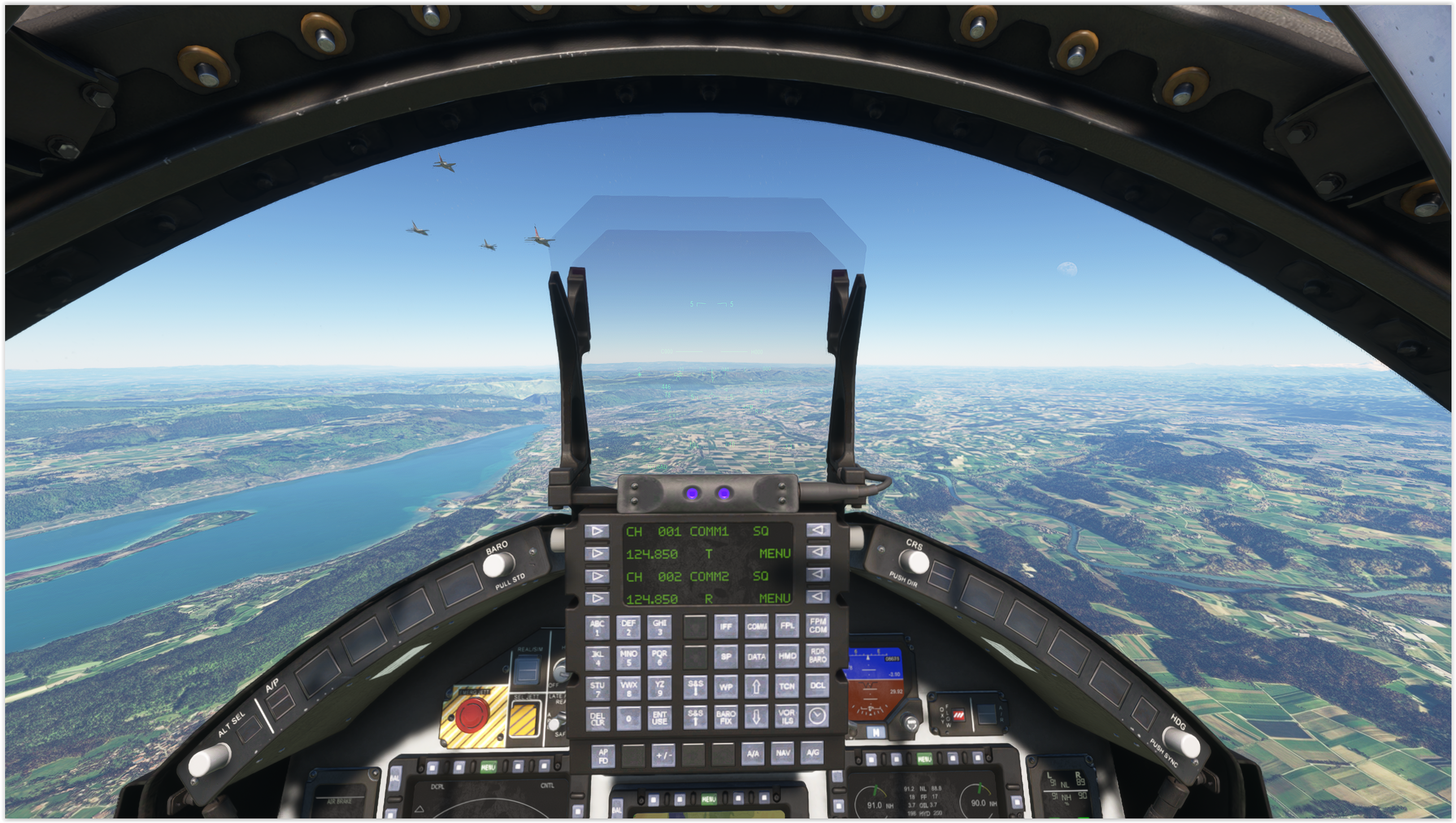The height and width of the screenshot is (823, 1456).
Task: Clear entry with the DEL CLR key
Action: (x=597, y=719)
